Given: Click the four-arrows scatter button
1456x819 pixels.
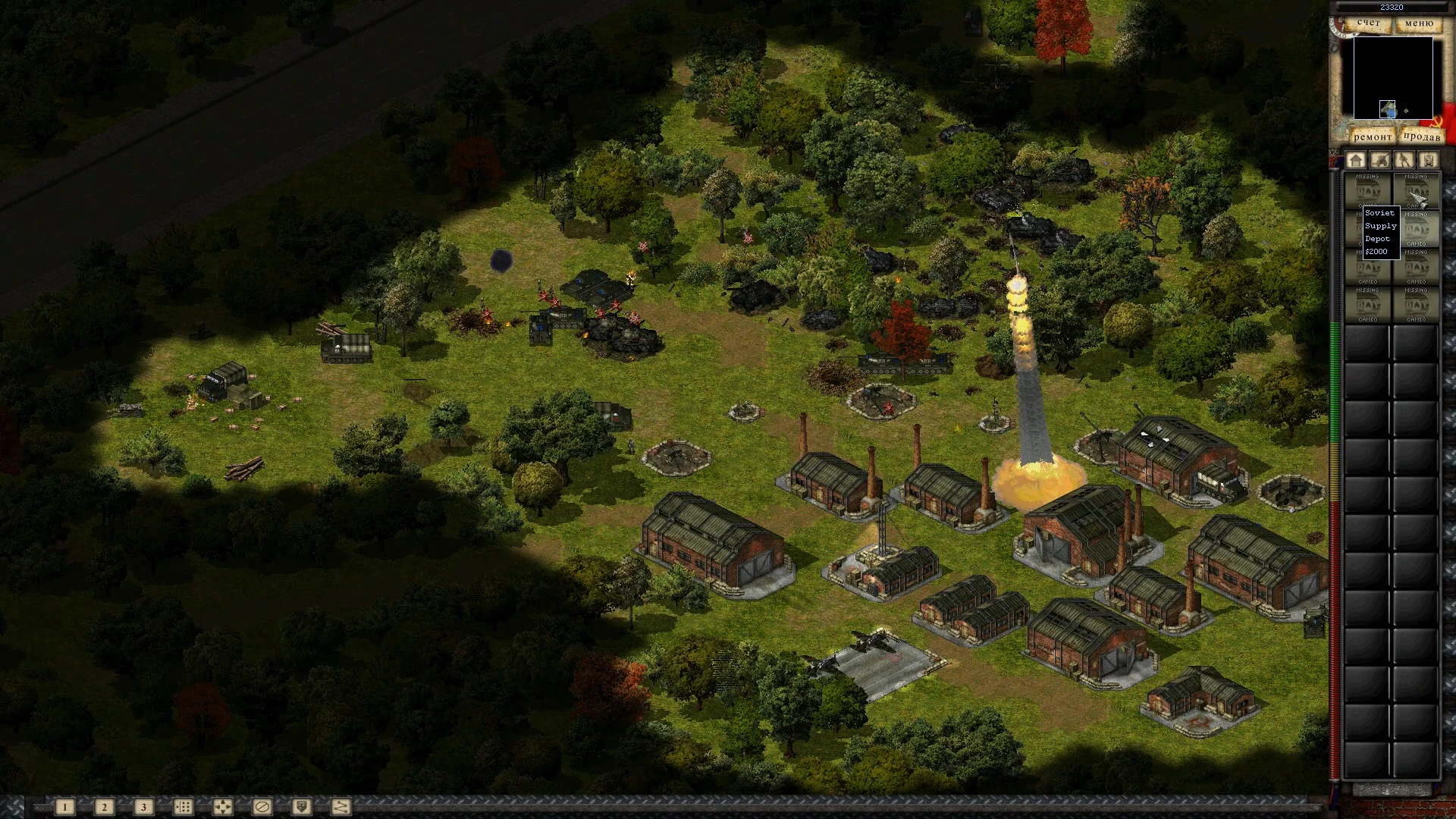Looking at the screenshot, I should [222, 807].
